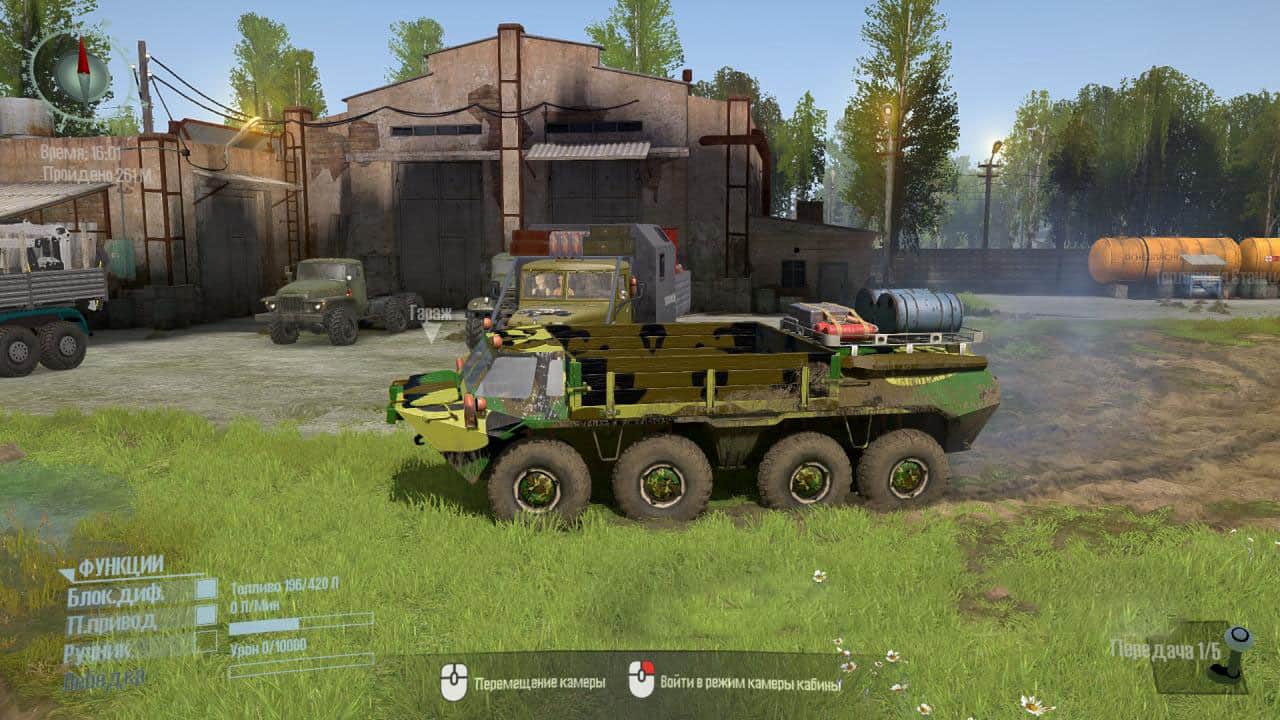Toggle the Ручник handbrake checkbox

tap(206, 642)
